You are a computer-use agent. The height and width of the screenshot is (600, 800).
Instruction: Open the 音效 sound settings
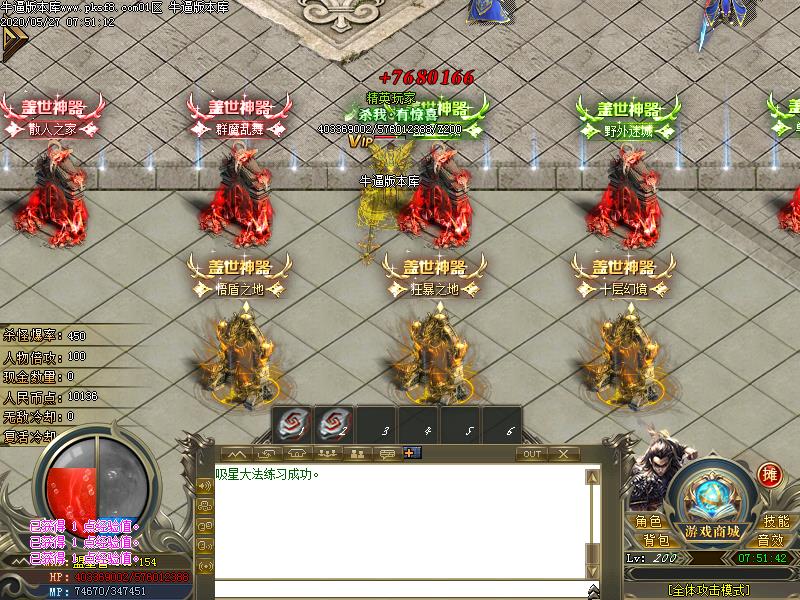point(769,540)
